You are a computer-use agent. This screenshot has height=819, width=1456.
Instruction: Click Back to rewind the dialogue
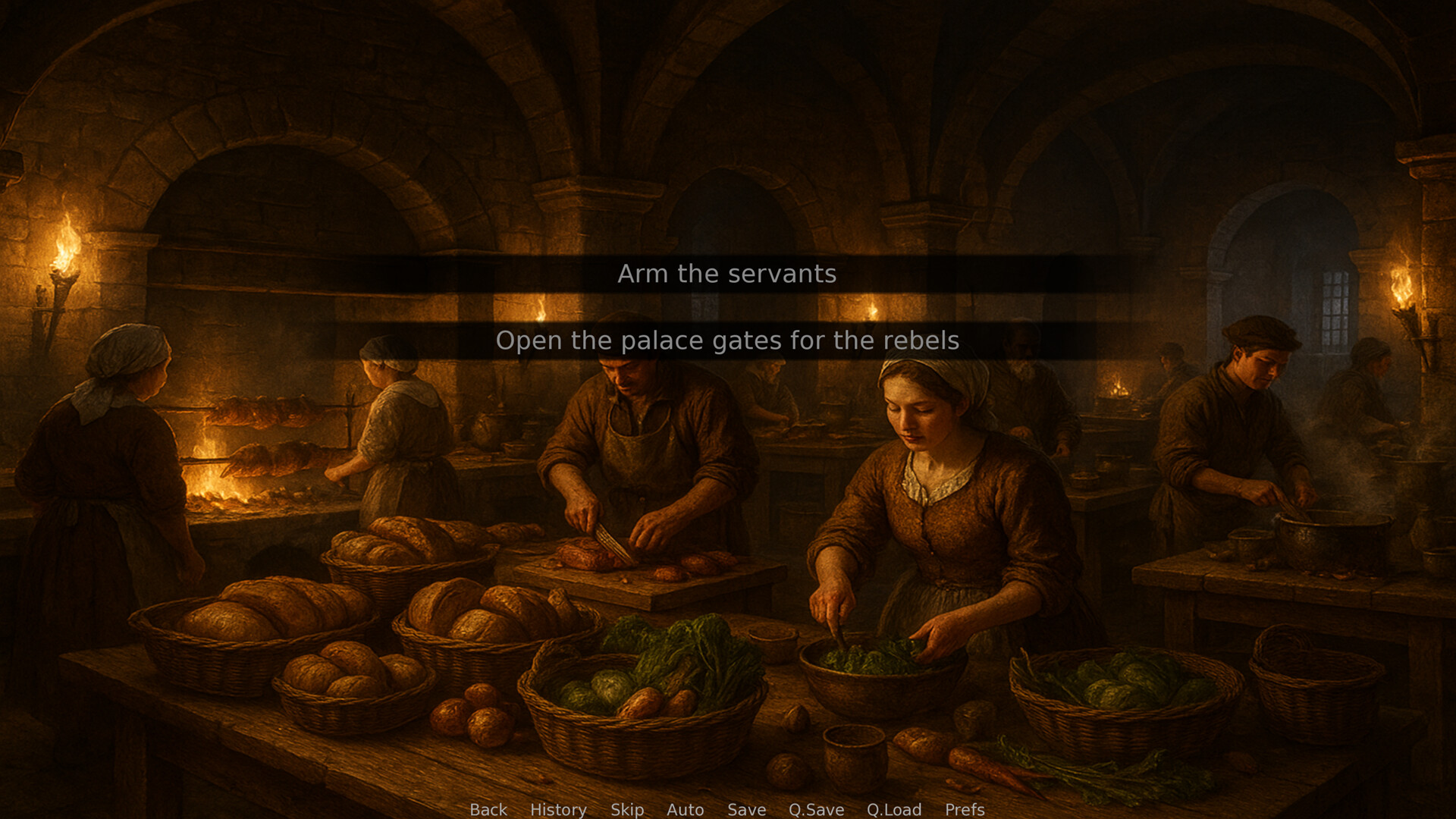pyautogui.click(x=488, y=810)
